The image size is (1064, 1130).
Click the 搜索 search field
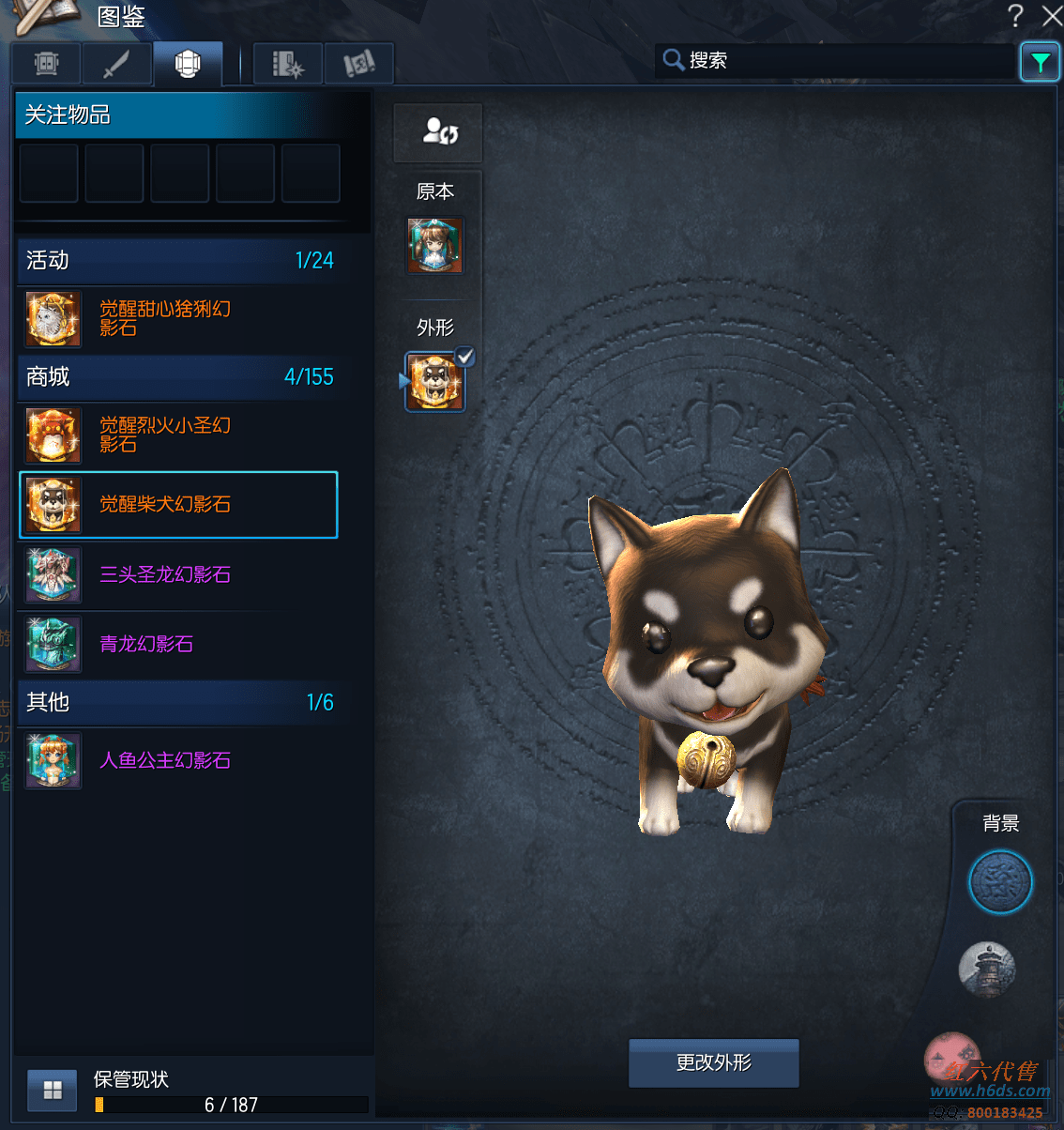835,61
